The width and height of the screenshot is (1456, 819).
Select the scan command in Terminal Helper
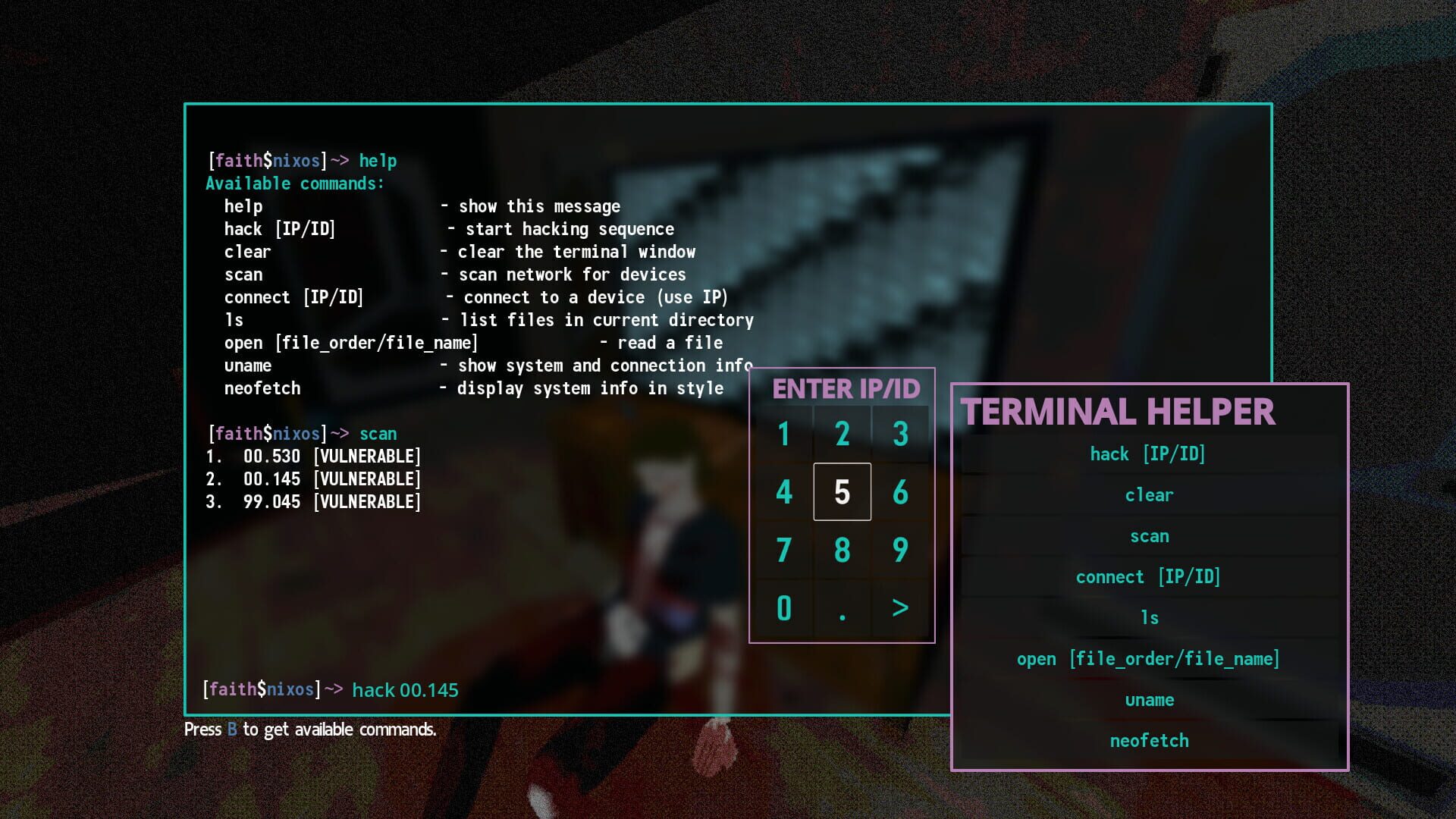[x=1148, y=535]
